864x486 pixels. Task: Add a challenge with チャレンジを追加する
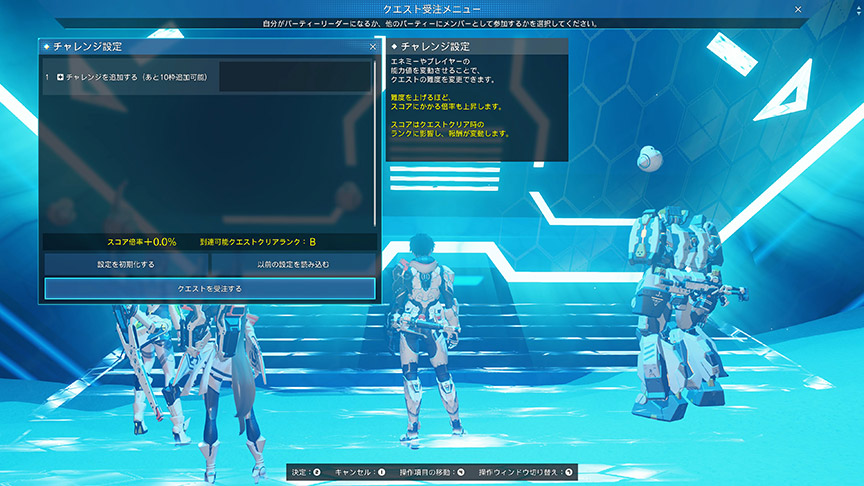point(132,77)
